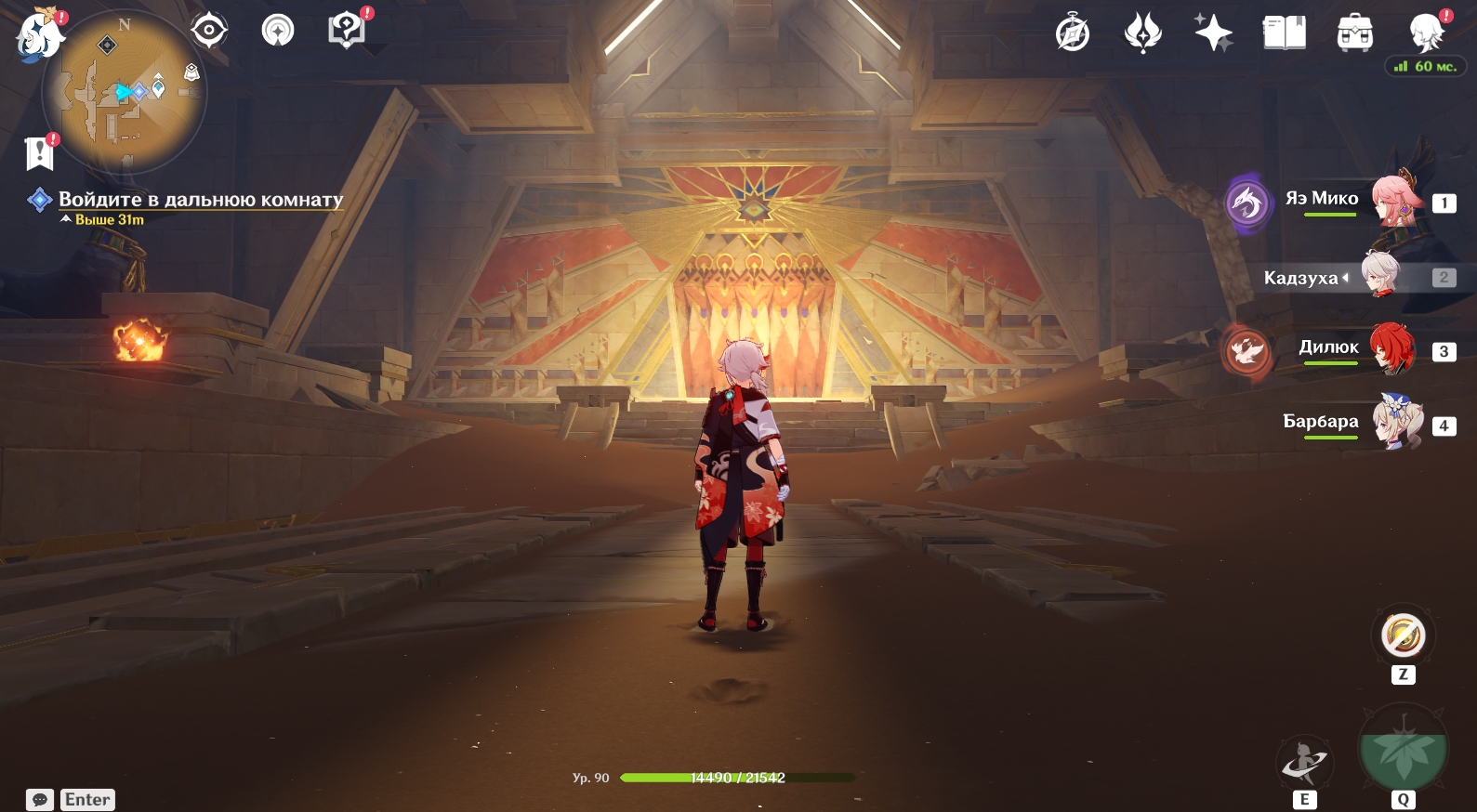The height and width of the screenshot is (812, 1477).
Task: Open the tutorial question mark icon
Action: tap(346, 31)
